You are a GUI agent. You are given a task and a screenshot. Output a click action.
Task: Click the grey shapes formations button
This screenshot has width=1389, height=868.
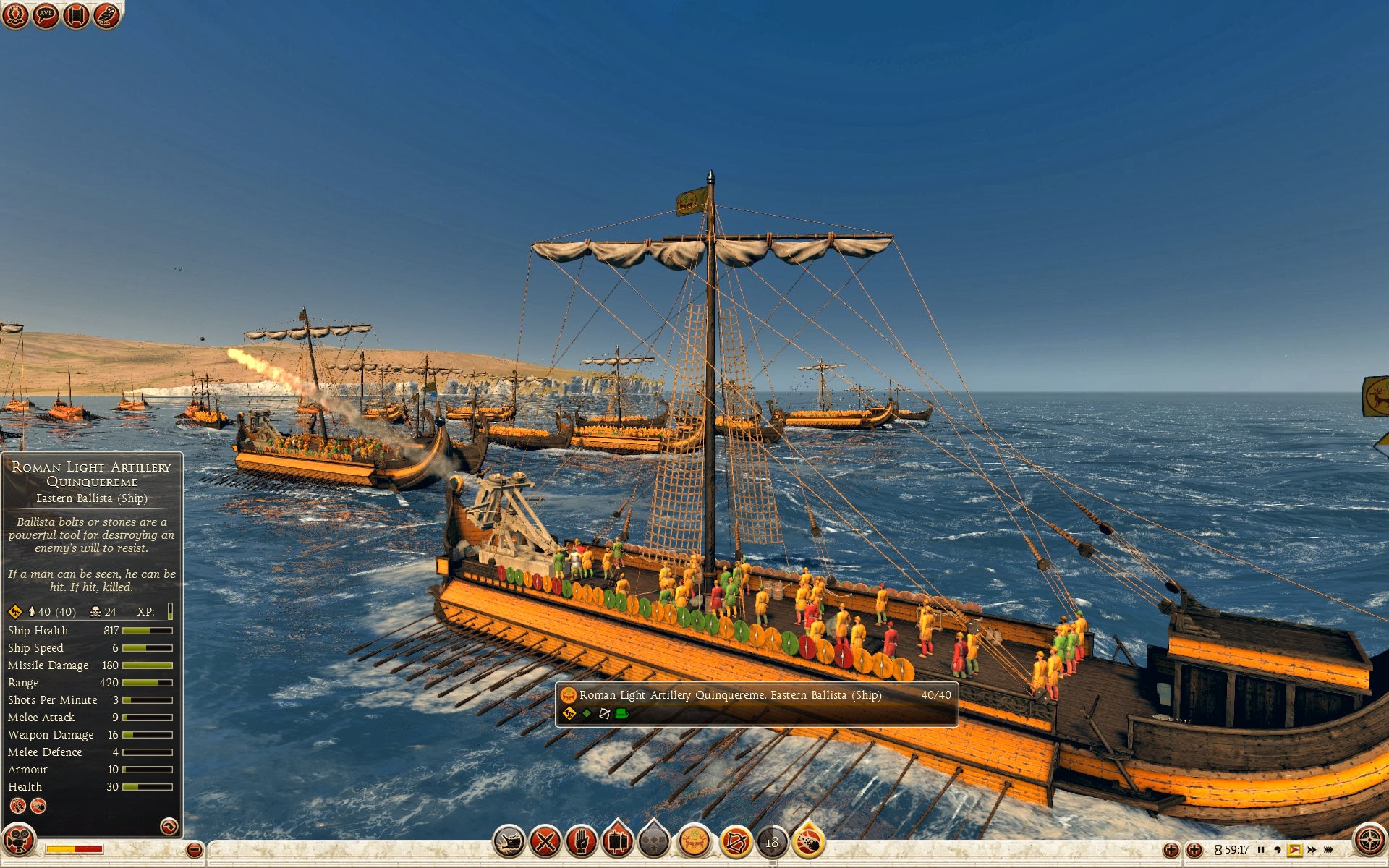tap(654, 842)
